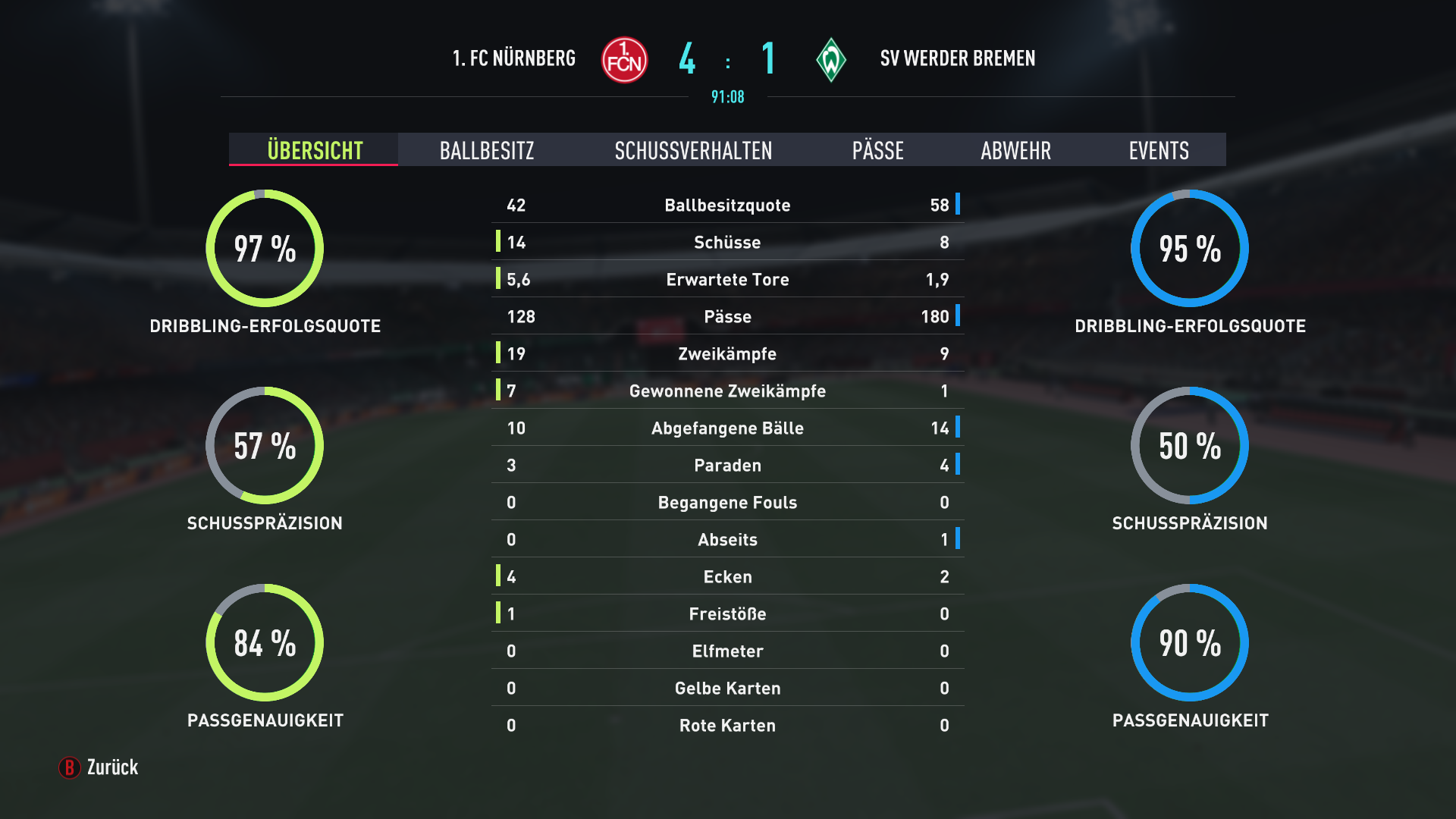
Task: Open the Events tab
Action: coord(1158,150)
